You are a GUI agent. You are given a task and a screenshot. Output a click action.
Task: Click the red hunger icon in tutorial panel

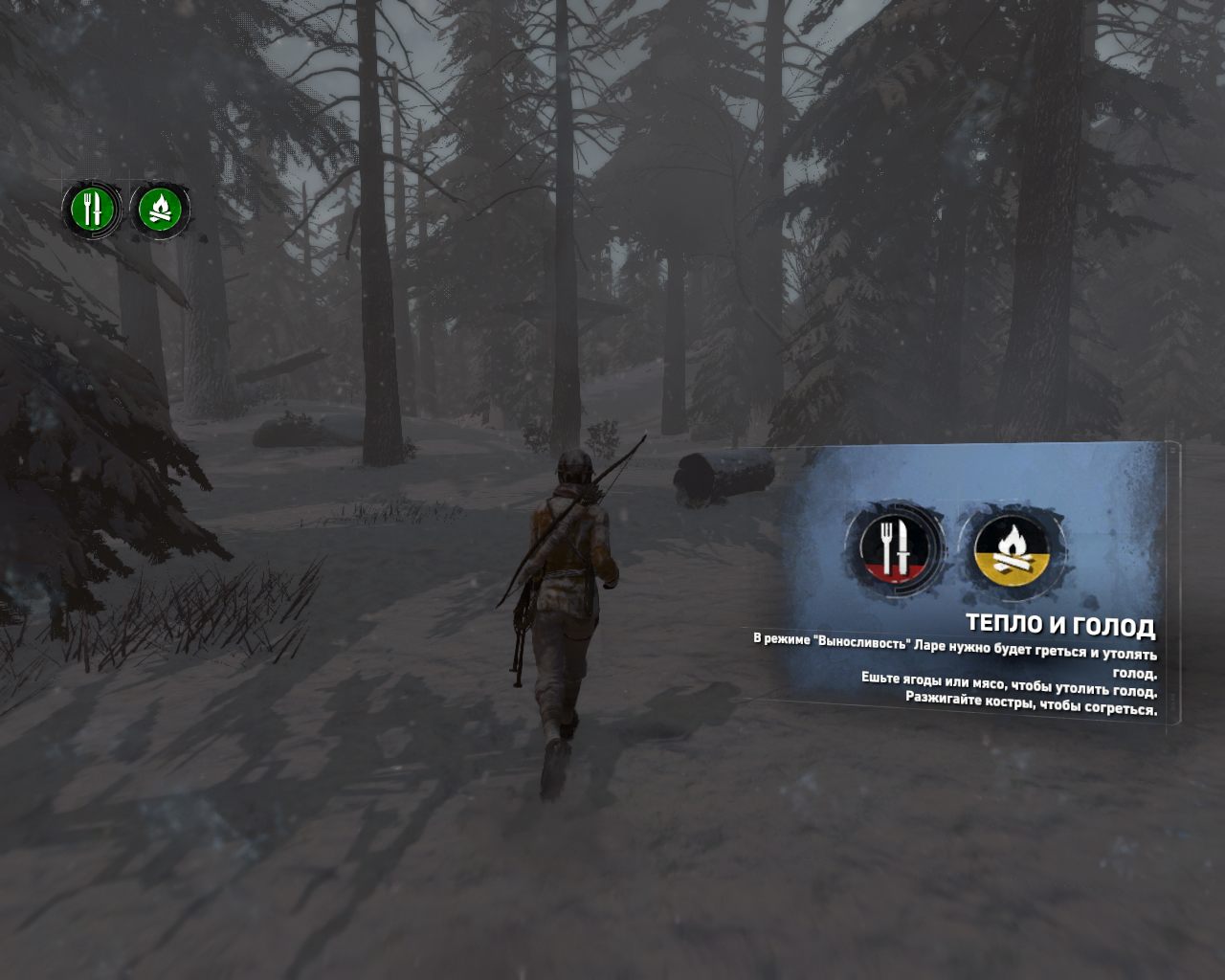pyautogui.click(x=896, y=548)
